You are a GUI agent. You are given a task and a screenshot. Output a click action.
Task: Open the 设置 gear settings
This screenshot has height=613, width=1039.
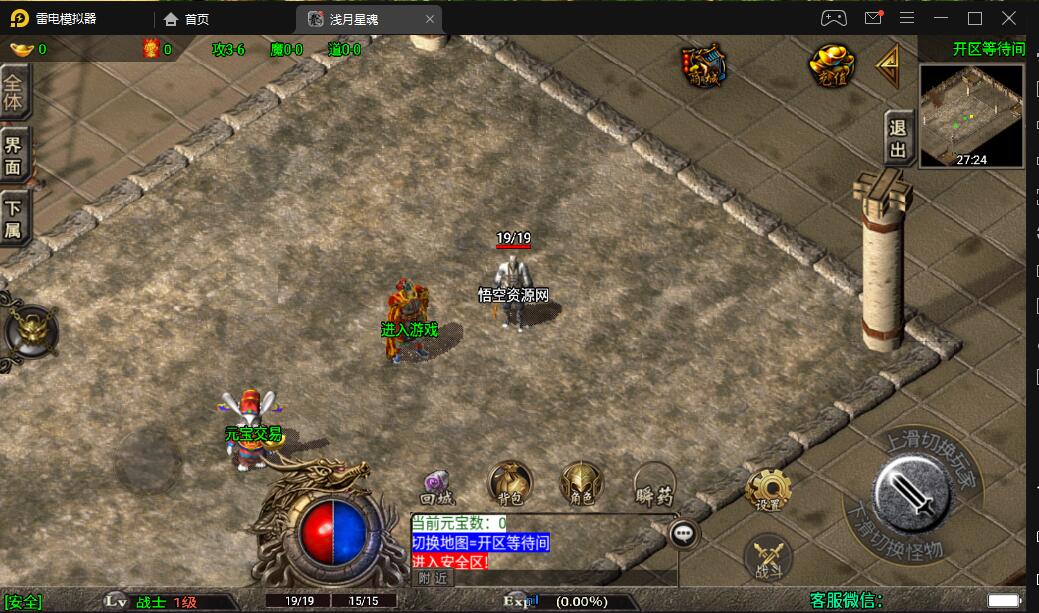tap(768, 490)
